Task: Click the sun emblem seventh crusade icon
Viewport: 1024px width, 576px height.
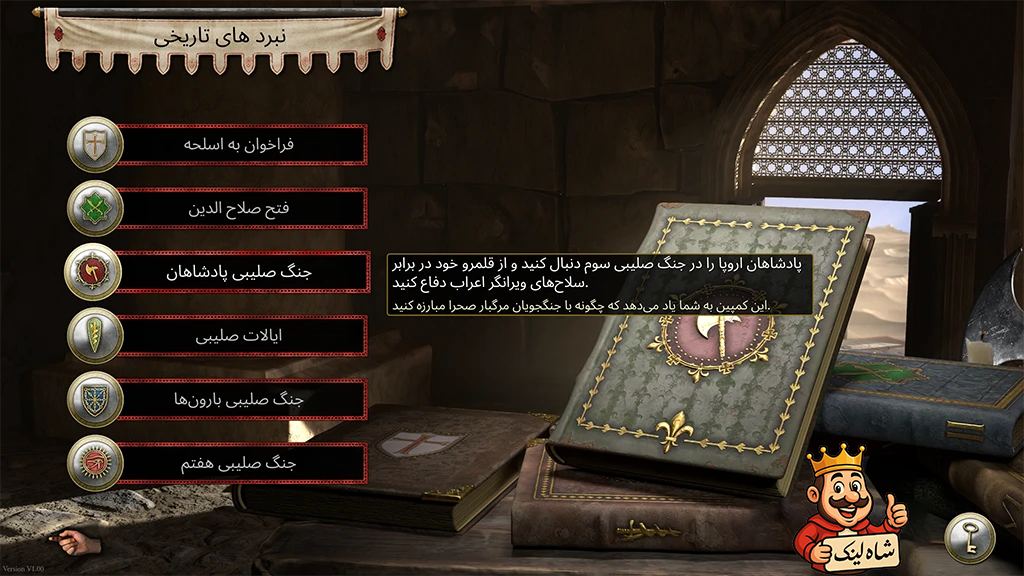Action: pos(95,464)
